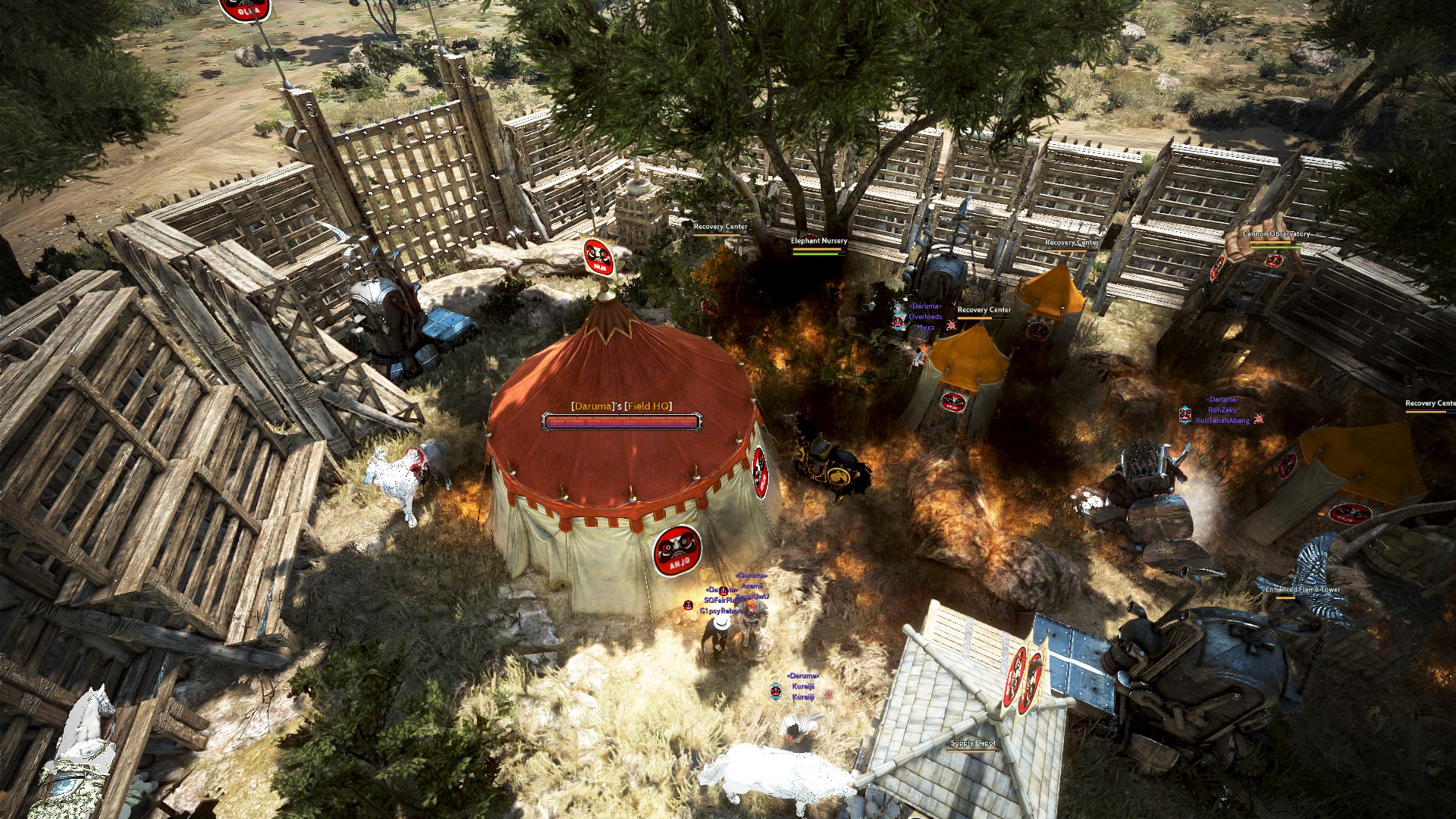The width and height of the screenshot is (1456, 819).
Task: Expand the Supply Depot info label
Action: [x=973, y=744]
